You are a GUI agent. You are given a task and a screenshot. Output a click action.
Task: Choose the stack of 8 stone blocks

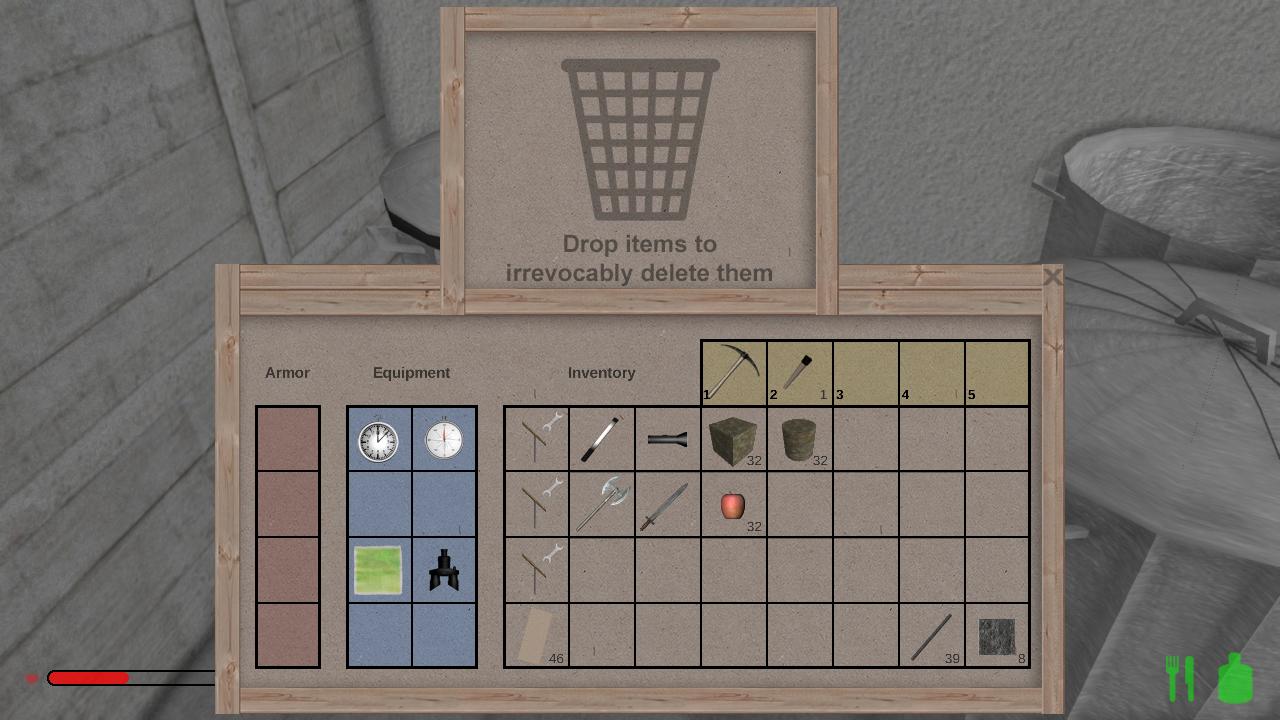pos(997,636)
